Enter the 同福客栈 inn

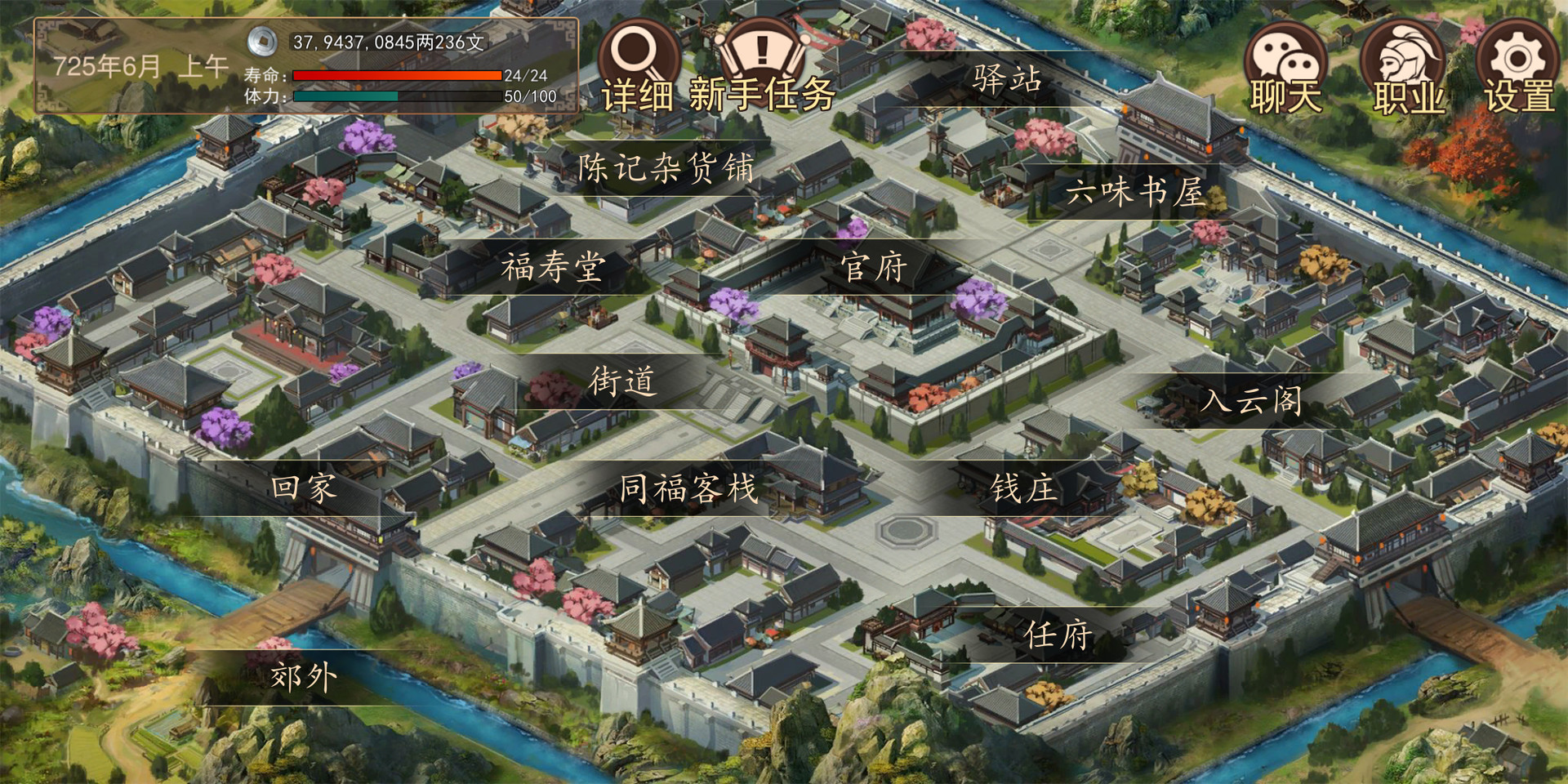click(690, 490)
